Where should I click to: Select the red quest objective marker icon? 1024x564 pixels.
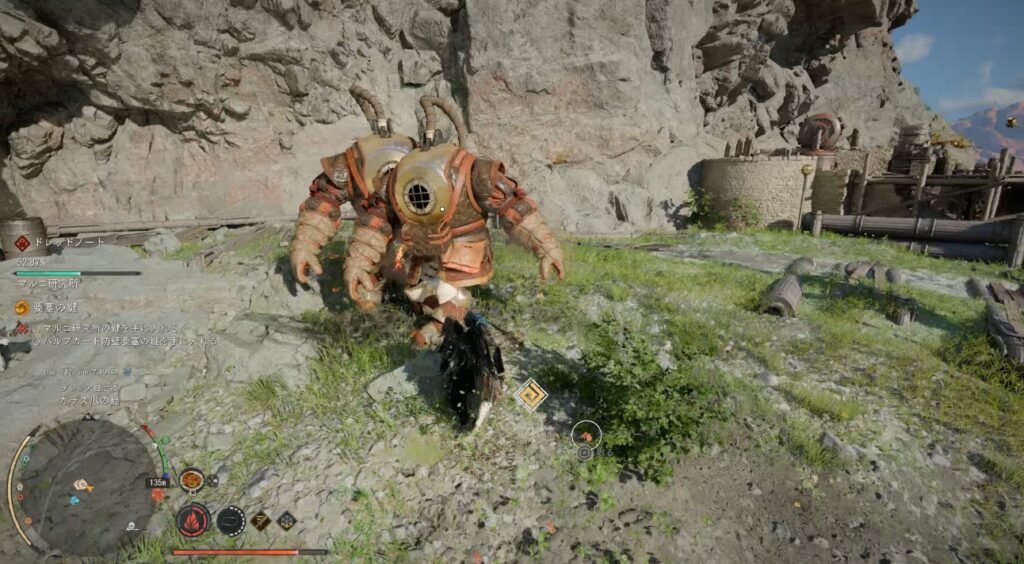click(x=22, y=327)
